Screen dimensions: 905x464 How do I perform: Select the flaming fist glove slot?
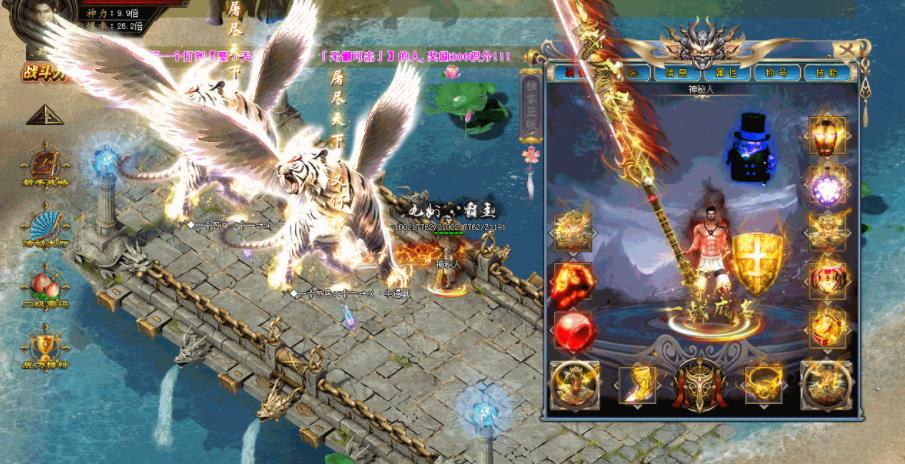(573, 282)
